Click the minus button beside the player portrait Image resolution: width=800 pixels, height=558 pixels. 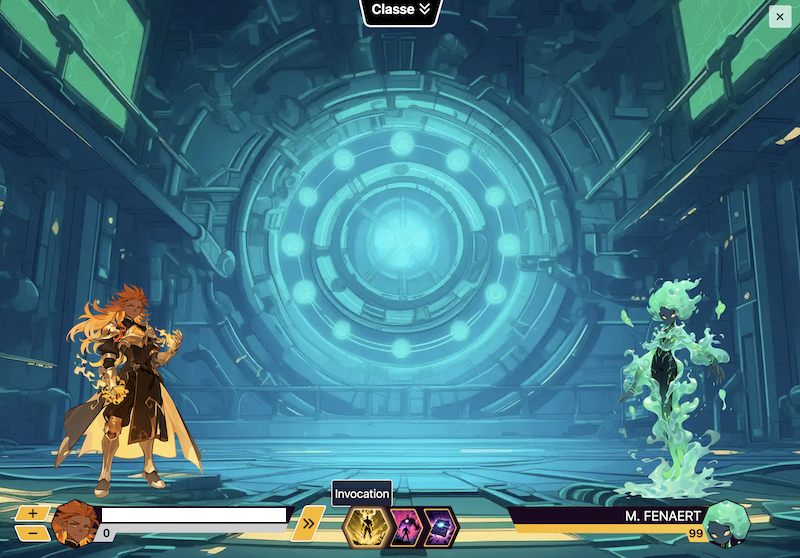click(x=33, y=533)
